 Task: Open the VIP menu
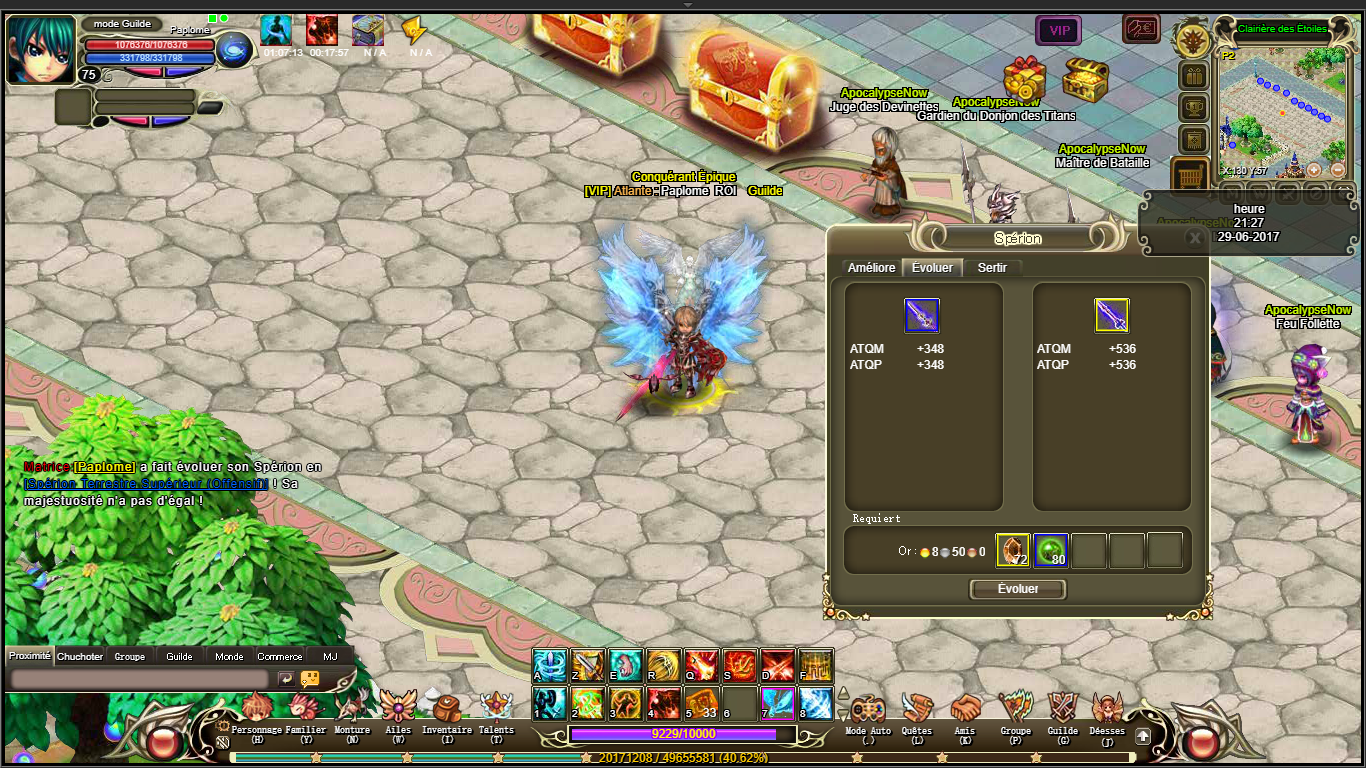tap(1059, 31)
